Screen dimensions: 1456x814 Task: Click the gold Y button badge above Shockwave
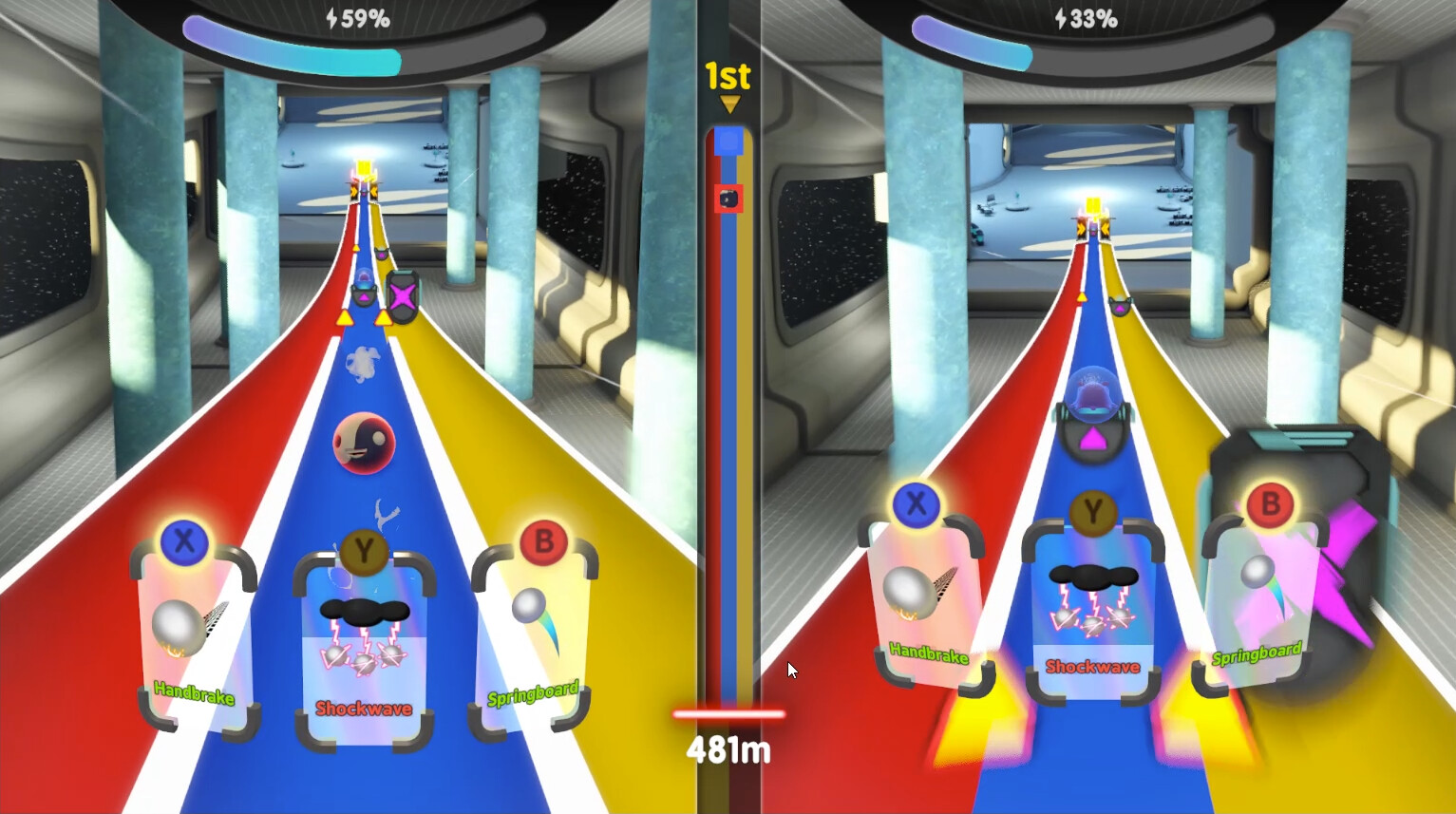pos(365,552)
